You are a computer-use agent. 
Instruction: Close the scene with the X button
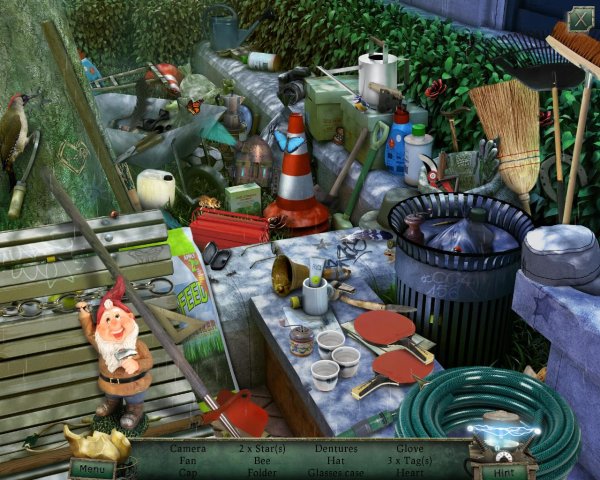coord(580,19)
